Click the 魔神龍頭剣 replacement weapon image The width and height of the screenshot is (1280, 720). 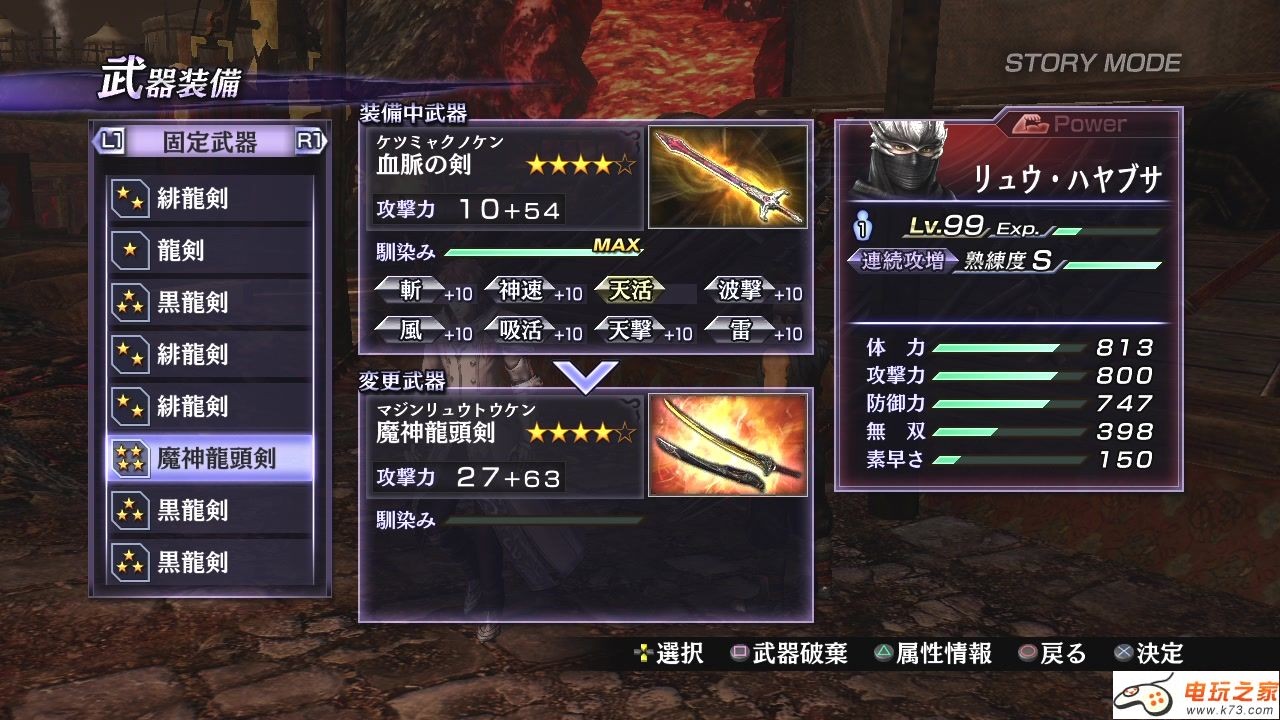(x=727, y=445)
